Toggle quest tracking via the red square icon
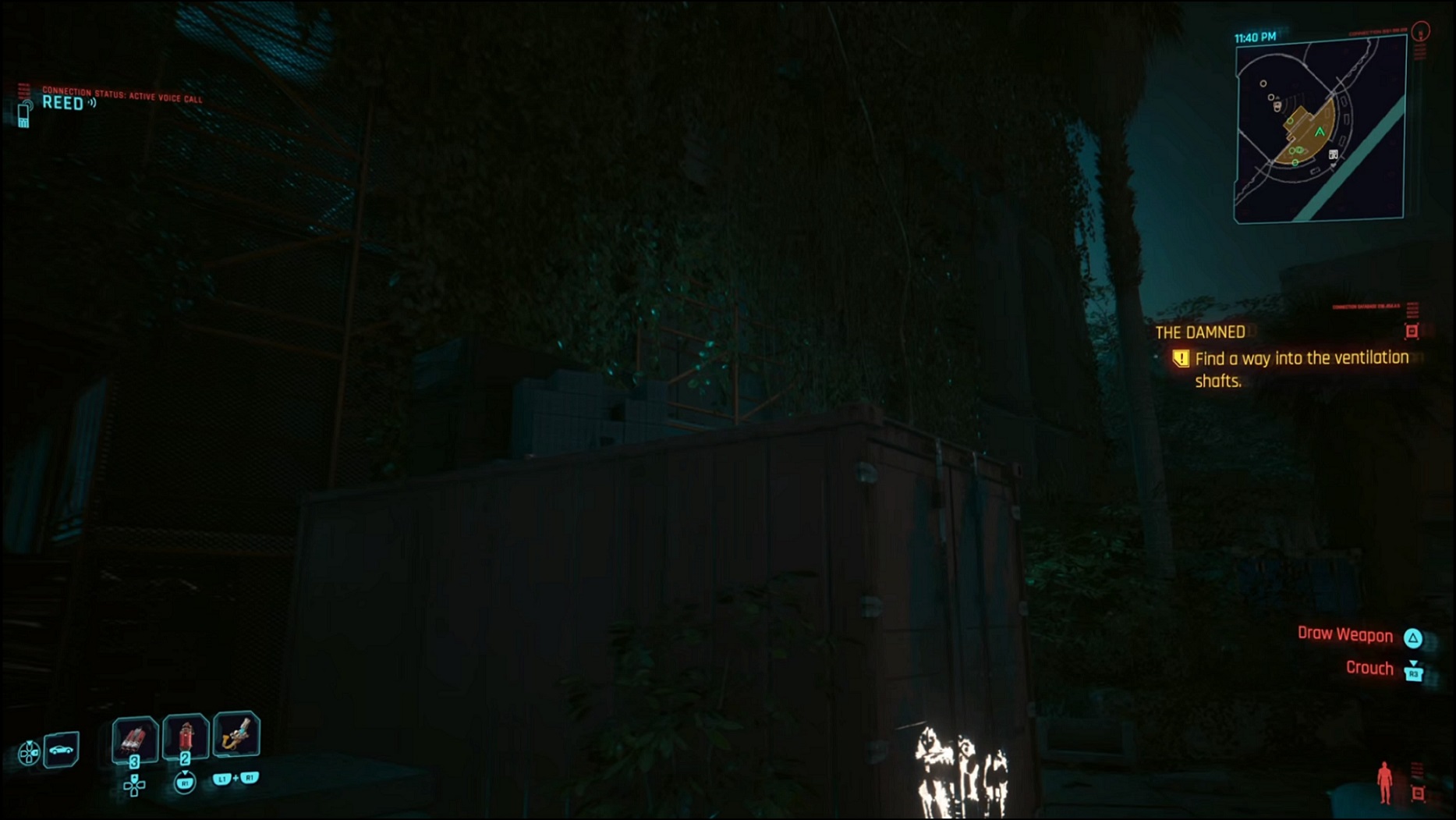 click(1412, 332)
